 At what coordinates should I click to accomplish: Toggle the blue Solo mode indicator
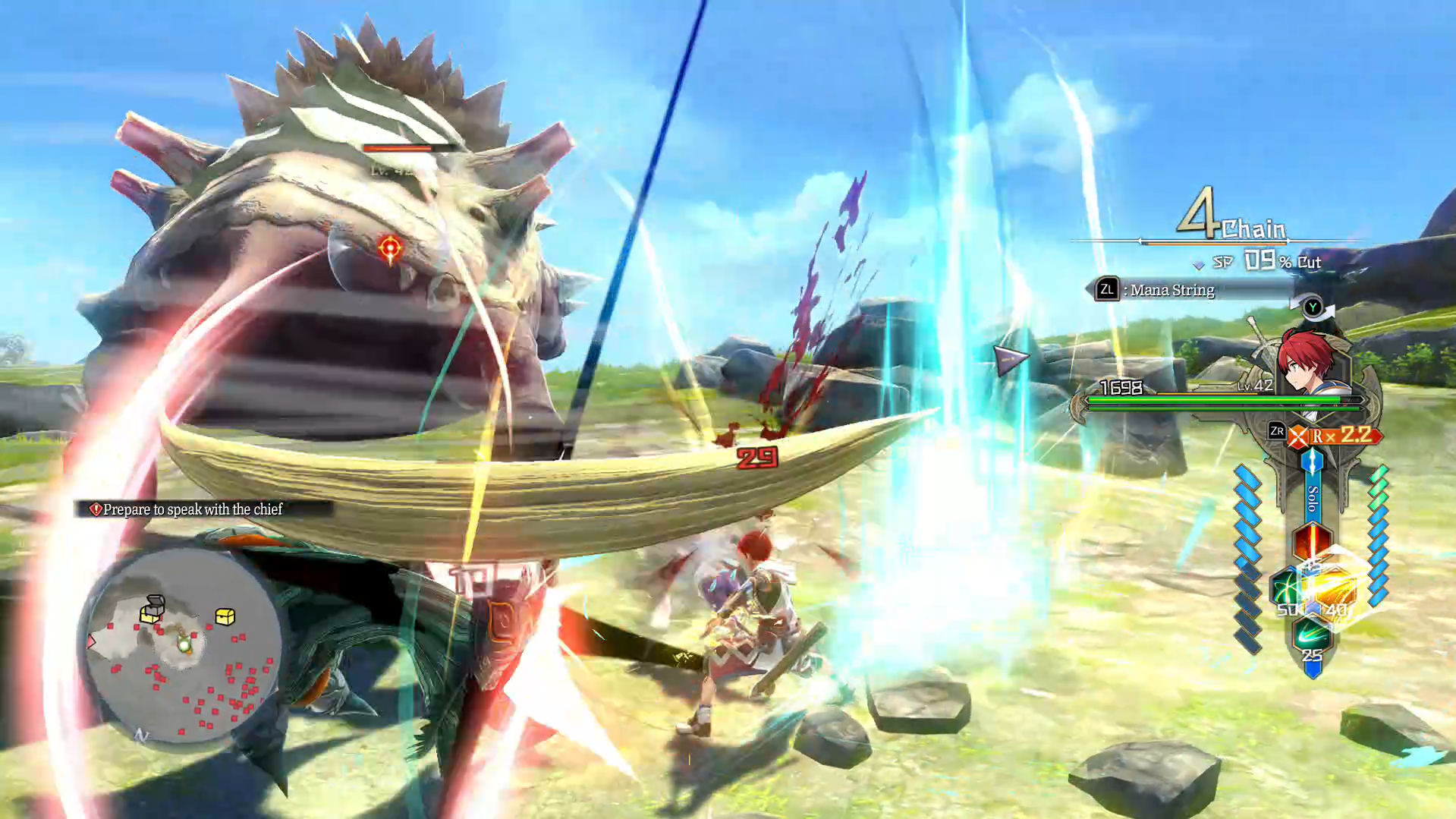1312,498
